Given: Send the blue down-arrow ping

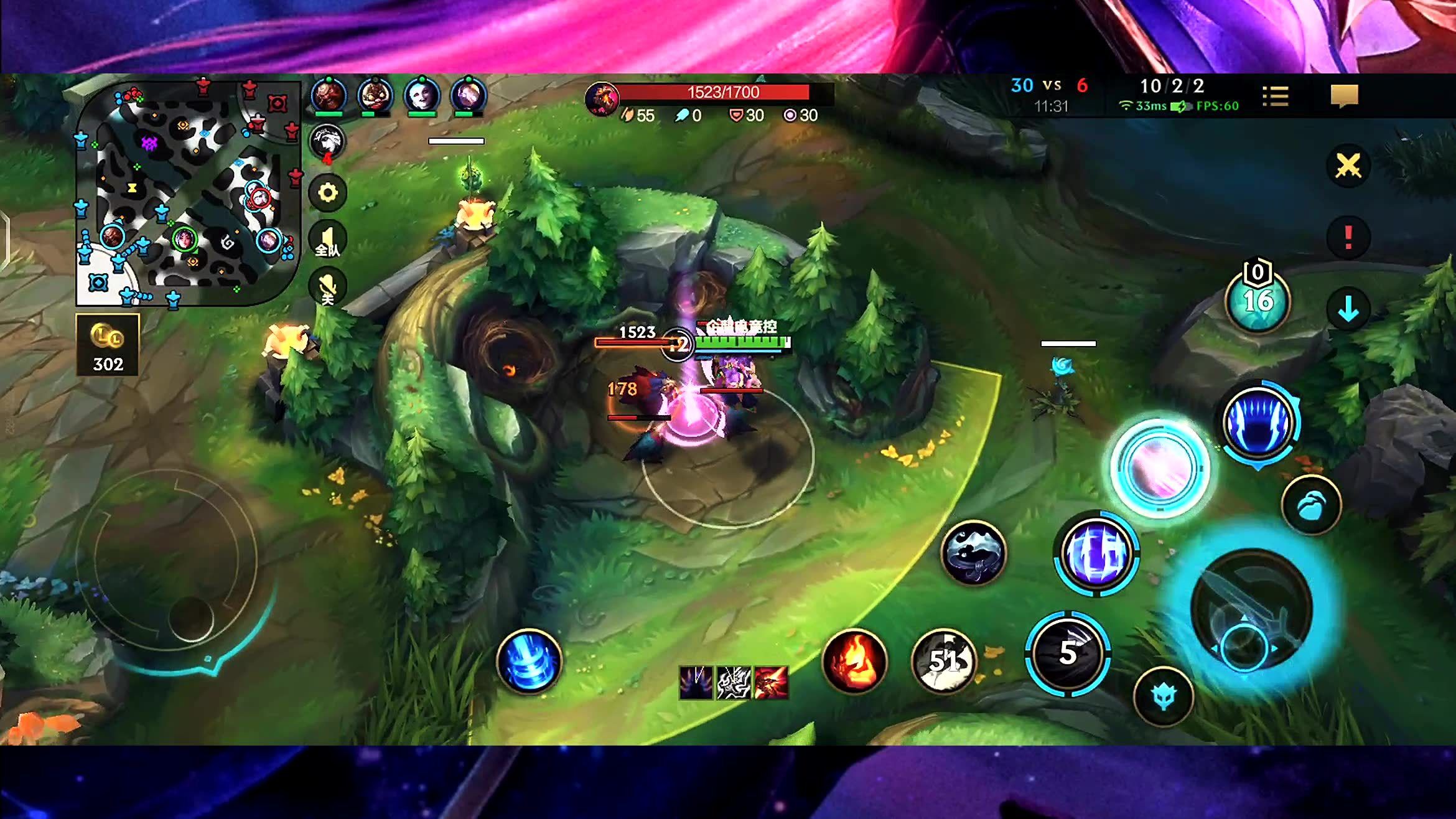Looking at the screenshot, I should 1348,309.
